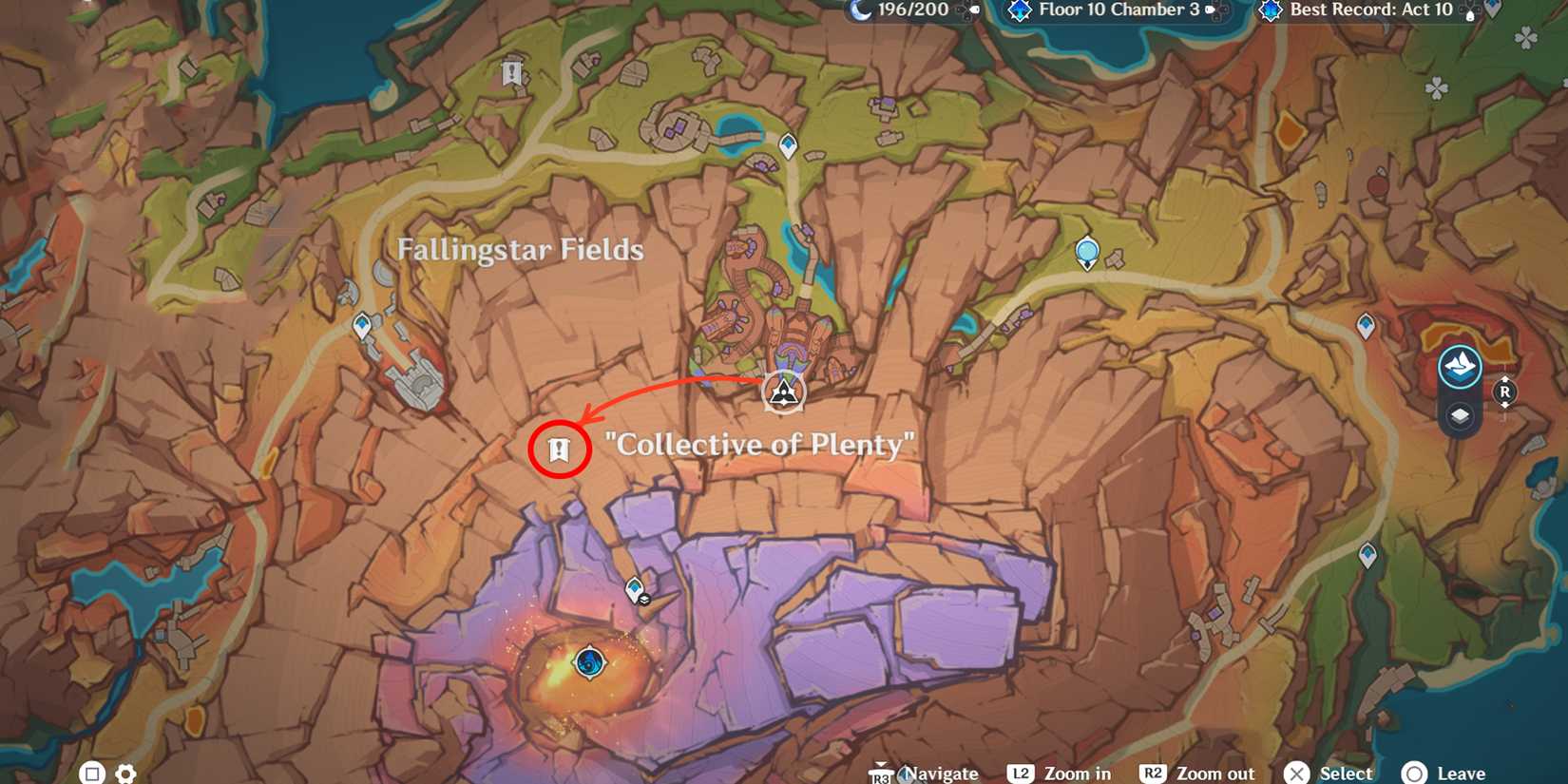Adjust the R map zoom slider
Image resolution: width=1568 pixels, height=784 pixels.
pyautogui.click(x=1504, y=393)
